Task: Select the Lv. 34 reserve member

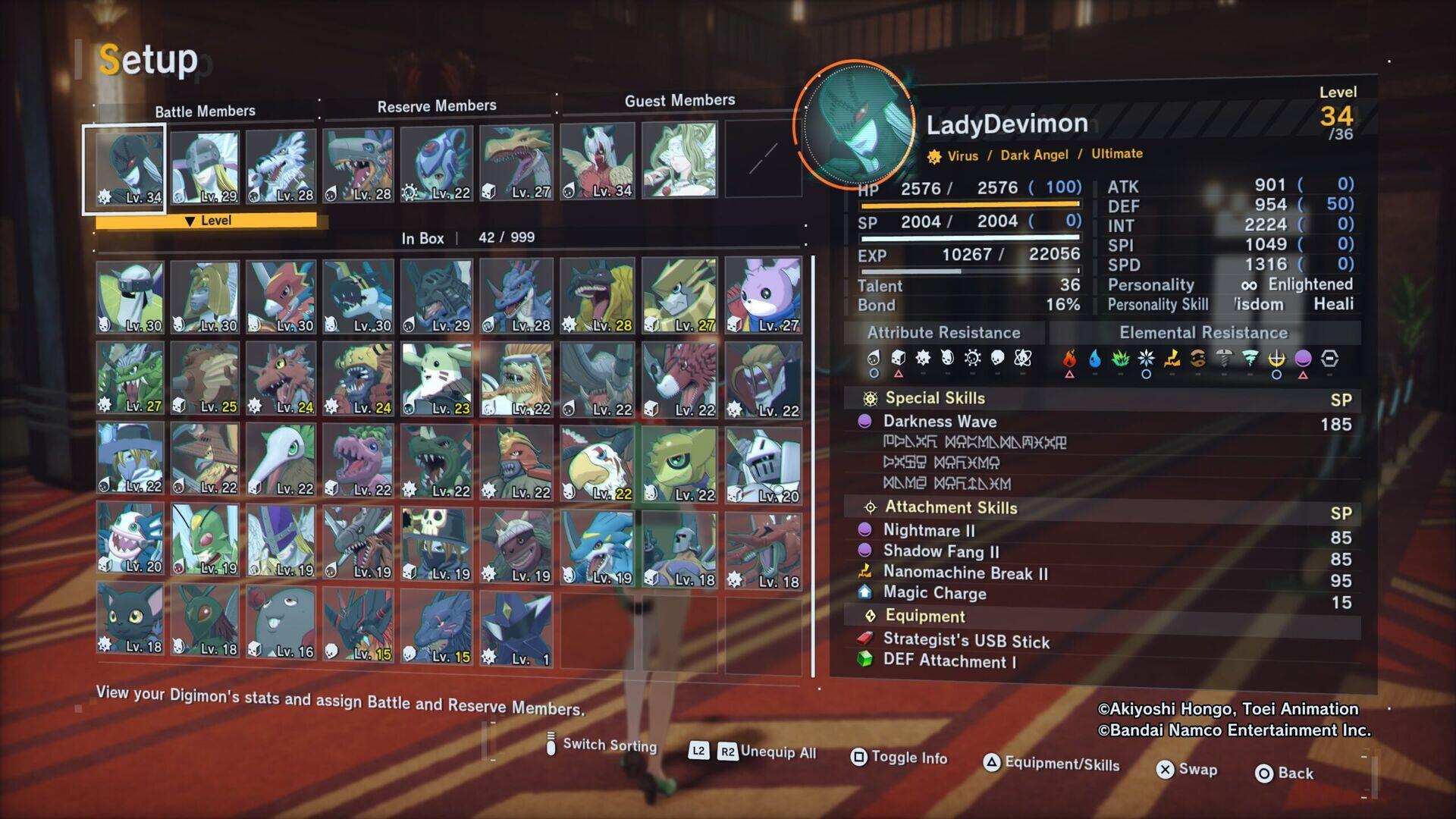Action: tap(598, 162)
